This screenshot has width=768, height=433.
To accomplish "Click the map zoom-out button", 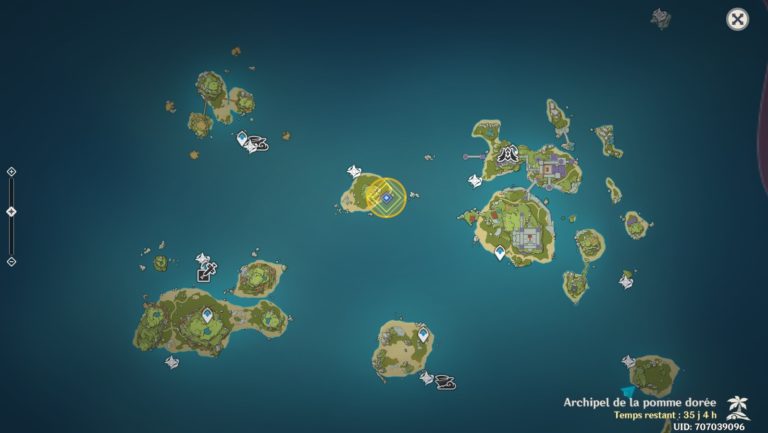I will point(11,262).
